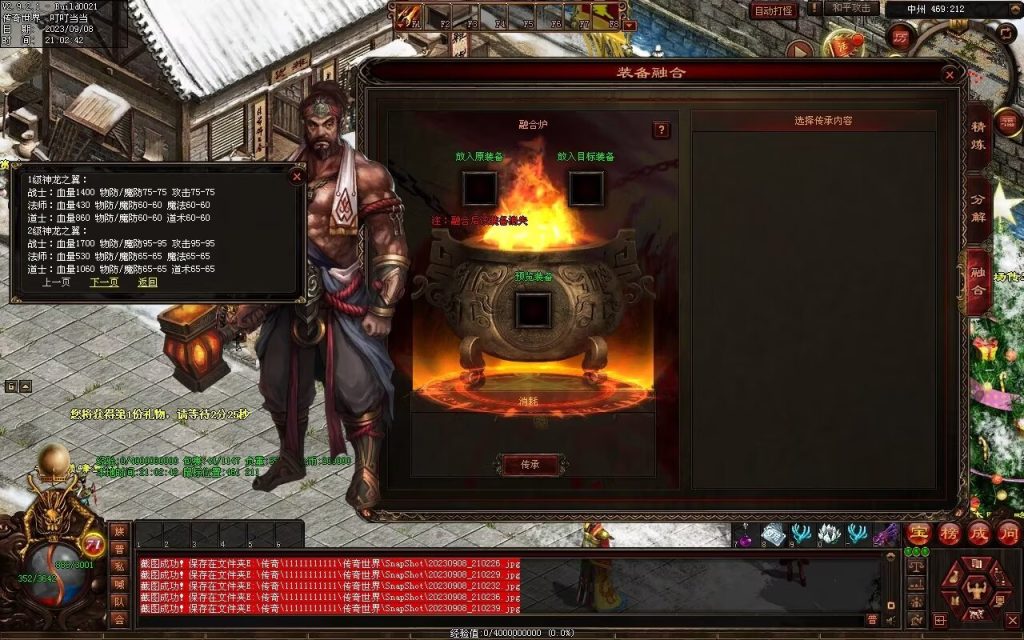Toggle 自动打怪 auto-fight button
This screenshot has height=640, width=1024.
click(x=774, y=10)
